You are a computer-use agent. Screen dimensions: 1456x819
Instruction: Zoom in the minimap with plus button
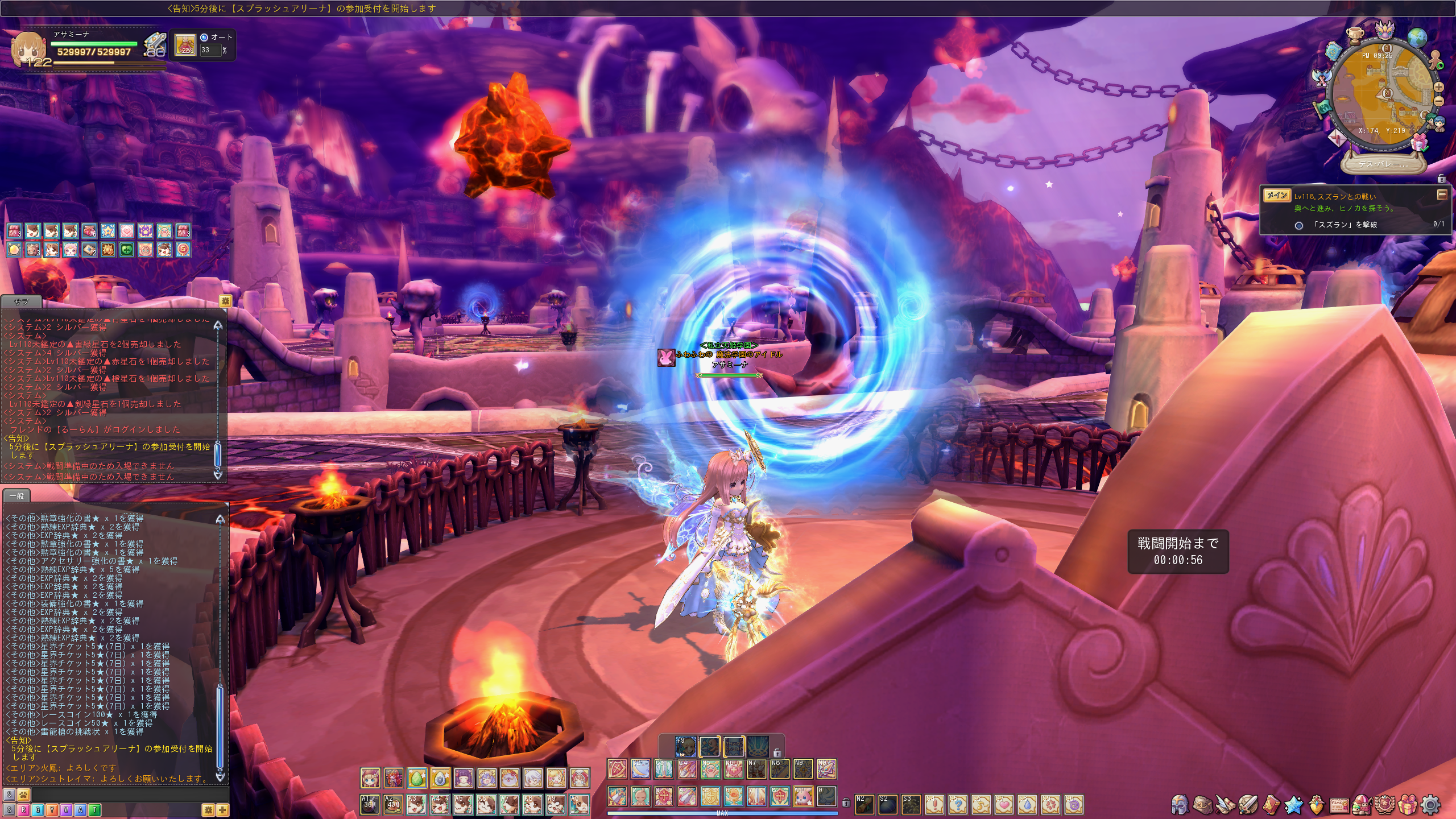tap(1438, 88)
